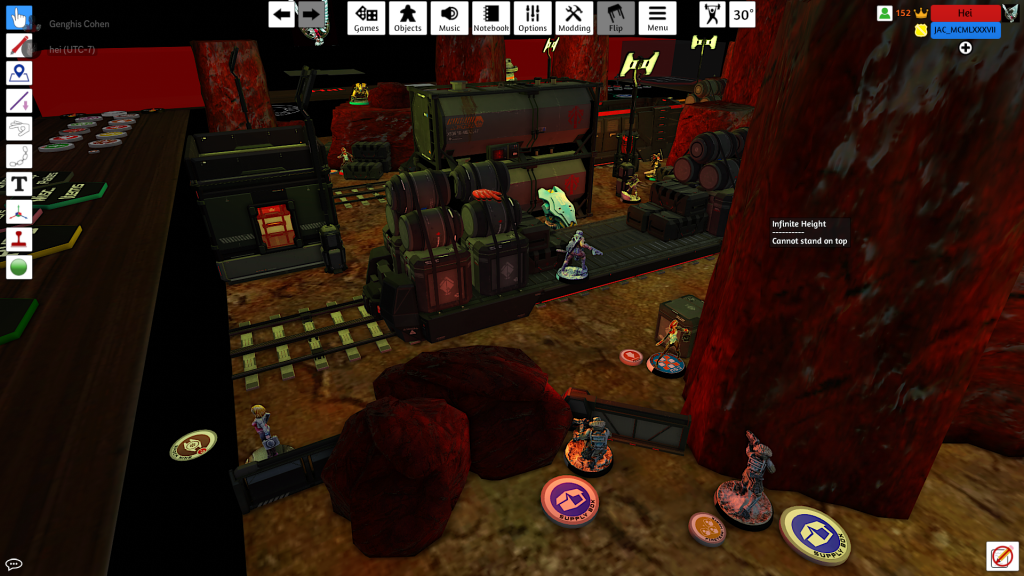Select the map pin zone tool
The image size is (1024, 576).
pyautogui.click(x=19, y=73)
